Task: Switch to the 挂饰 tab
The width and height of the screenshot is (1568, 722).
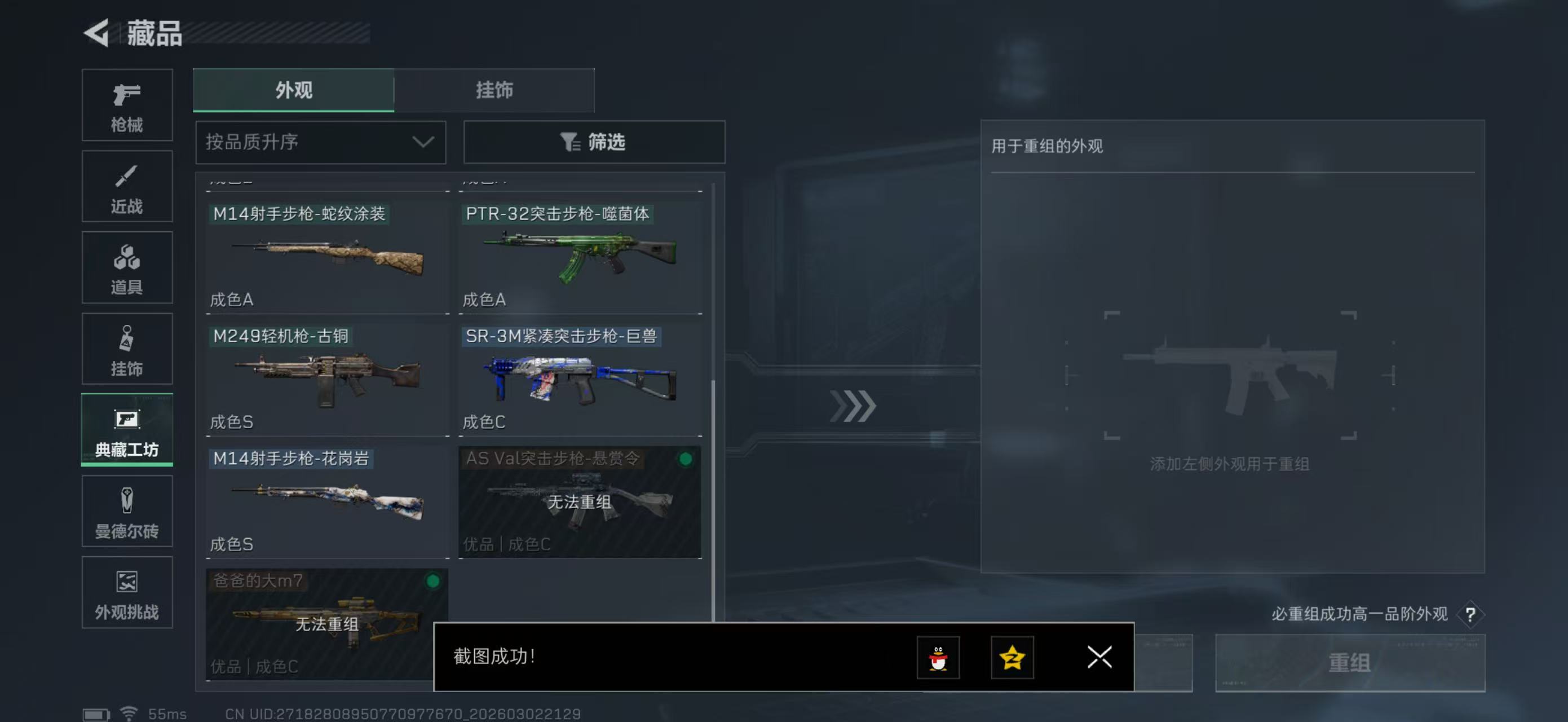Action: coord(494,90)
